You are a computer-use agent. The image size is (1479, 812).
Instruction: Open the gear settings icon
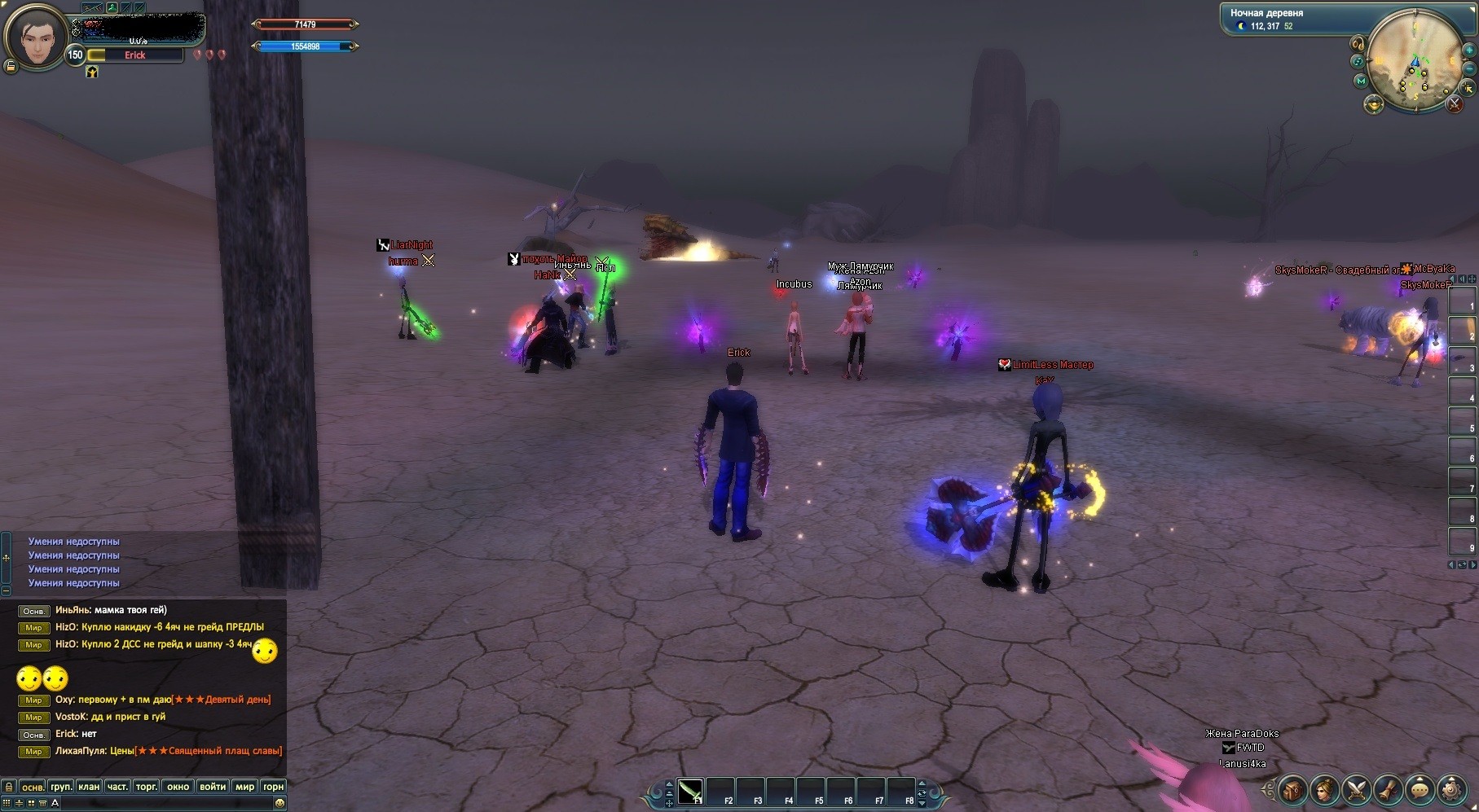tap(1451, 789)
